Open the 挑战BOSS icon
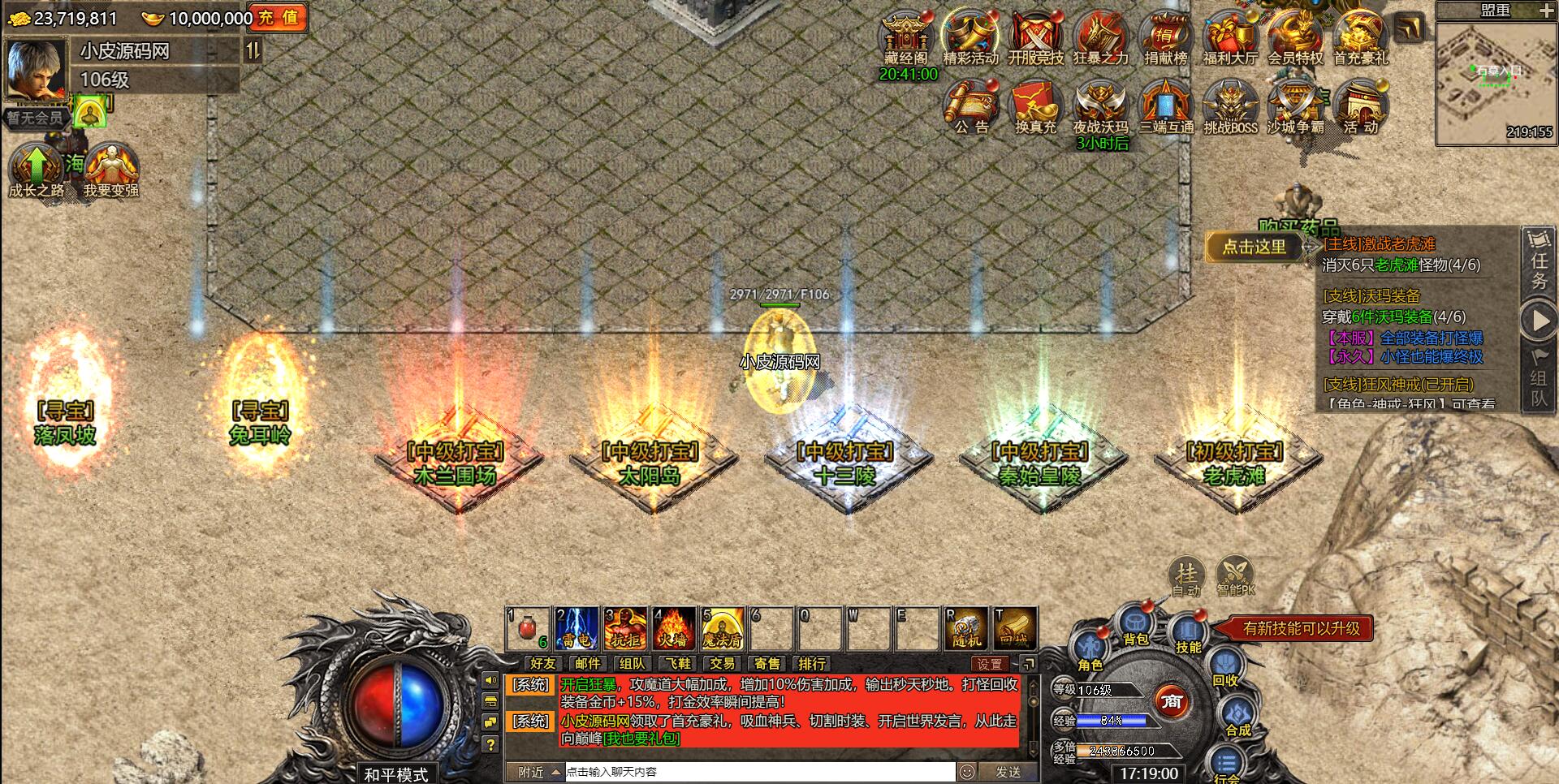This screenshot has height=784, width=1559. pyautogui.click(x=1230, y=107)
